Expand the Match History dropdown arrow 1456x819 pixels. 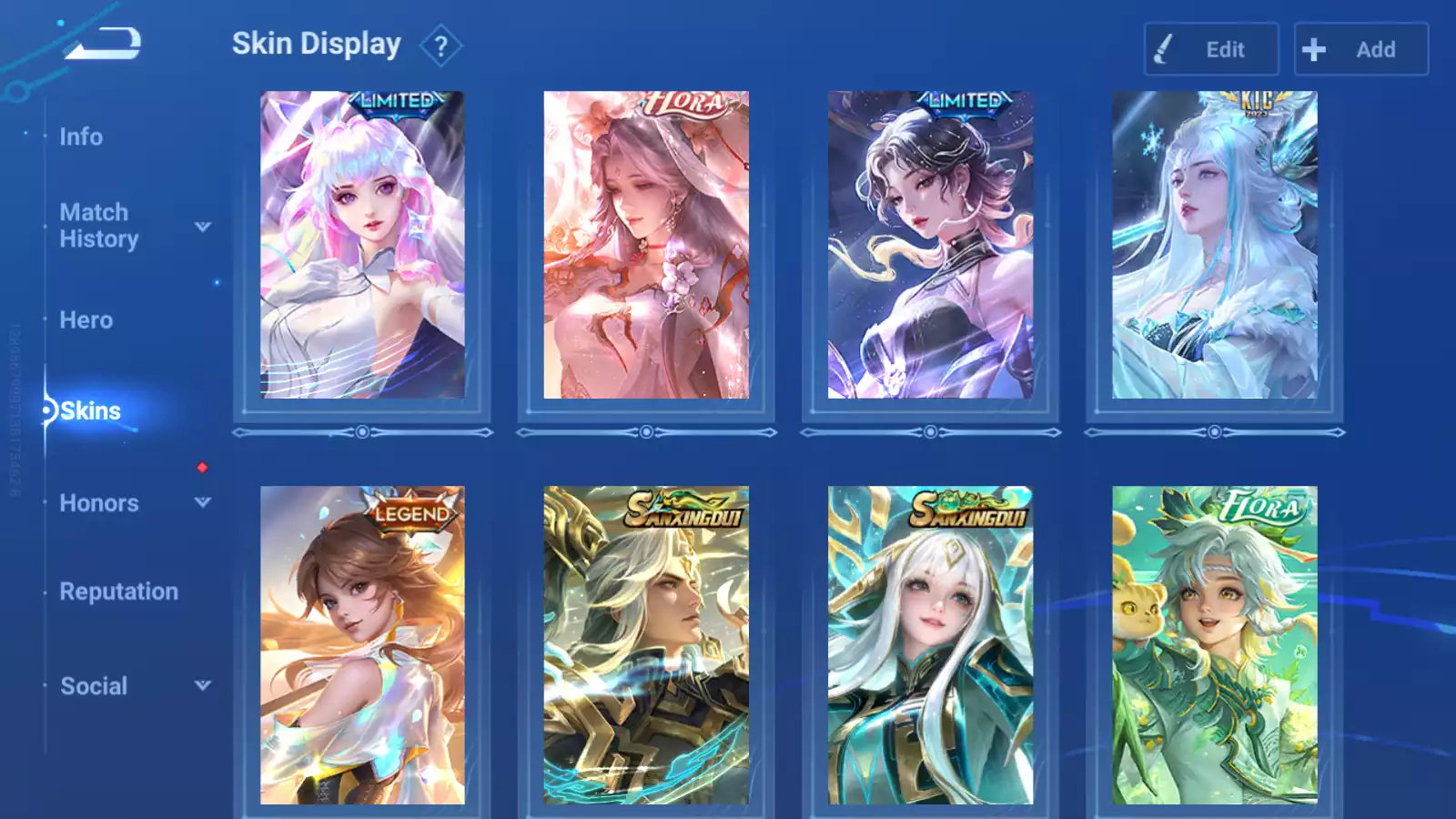tap(203, 227)
